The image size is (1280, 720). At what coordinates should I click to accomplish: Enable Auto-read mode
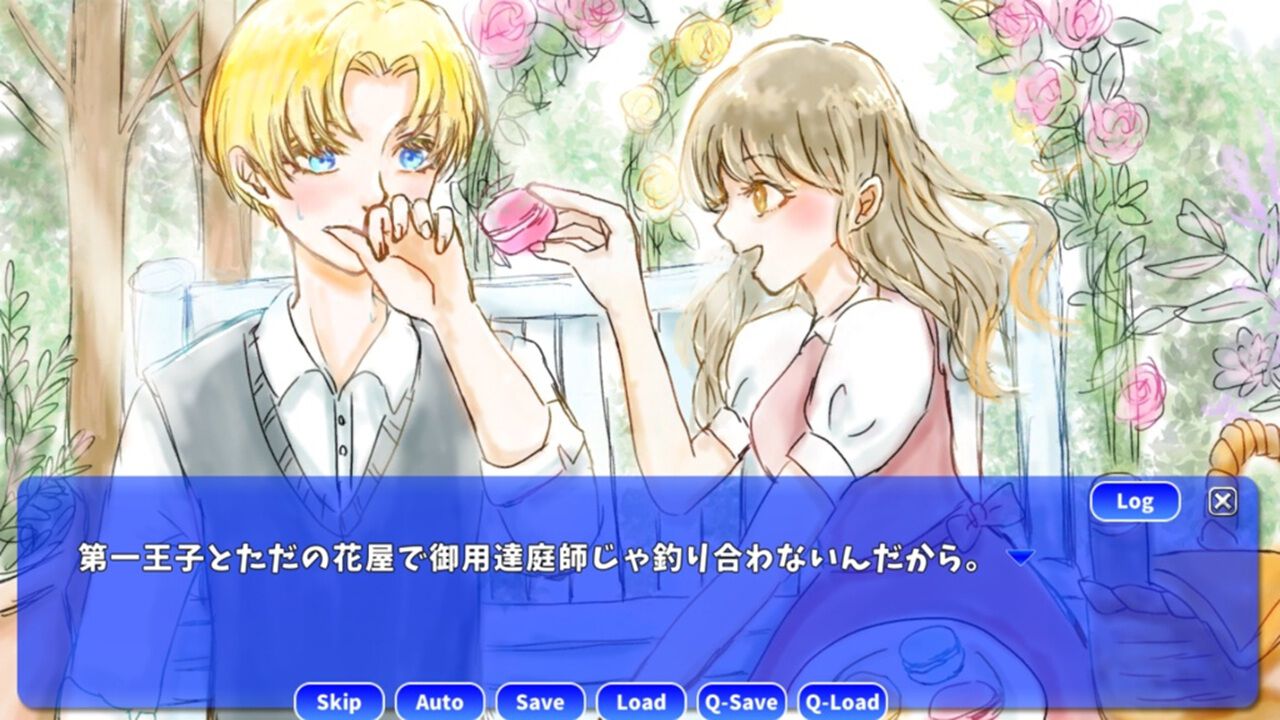440,702
